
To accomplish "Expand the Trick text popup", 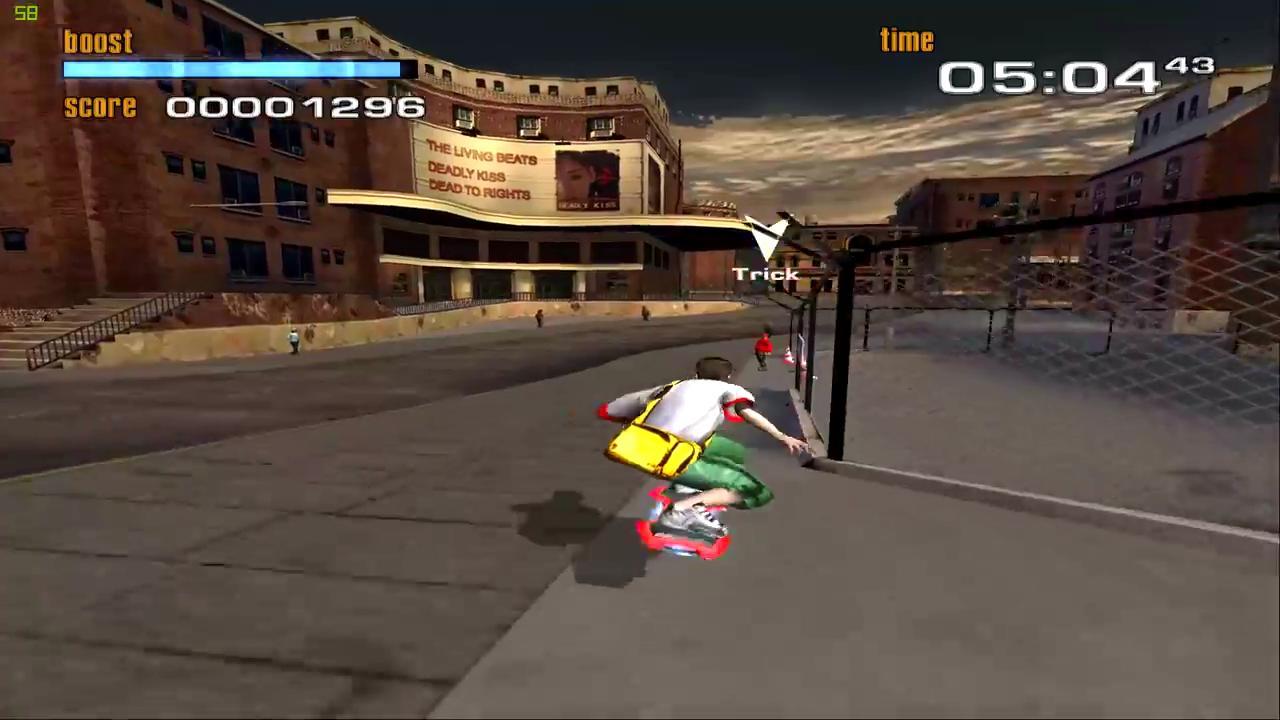I will (x=766, y=273).
